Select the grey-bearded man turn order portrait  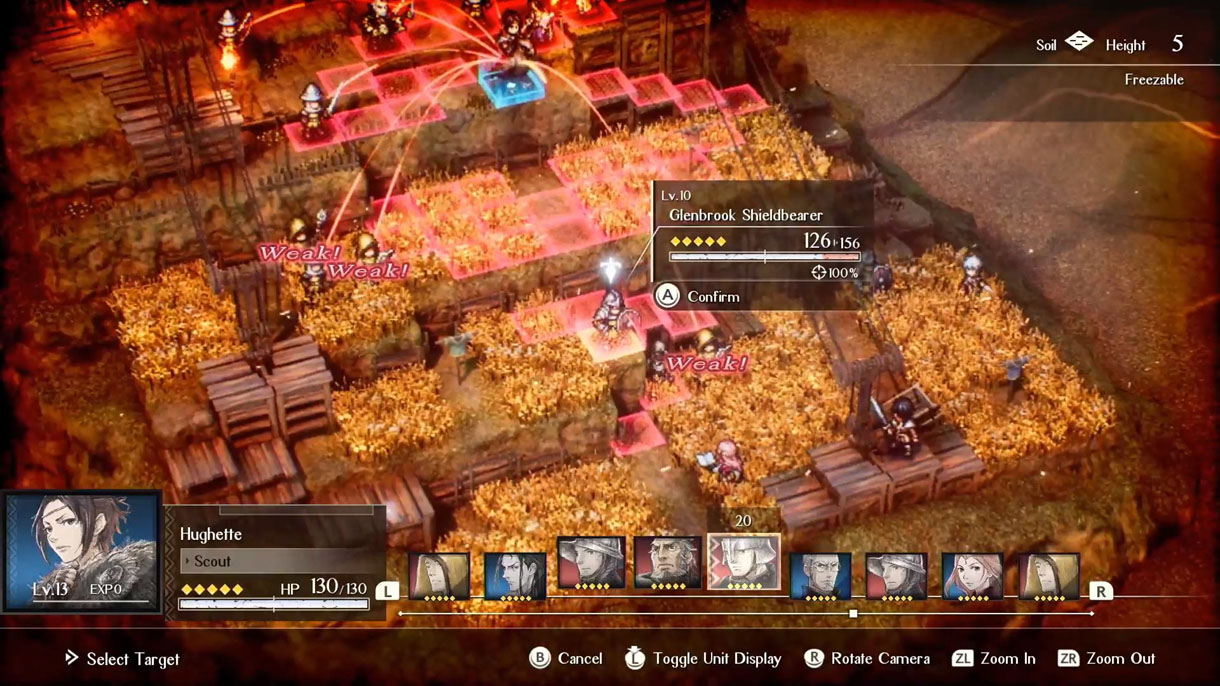click(x=667, y=565)
